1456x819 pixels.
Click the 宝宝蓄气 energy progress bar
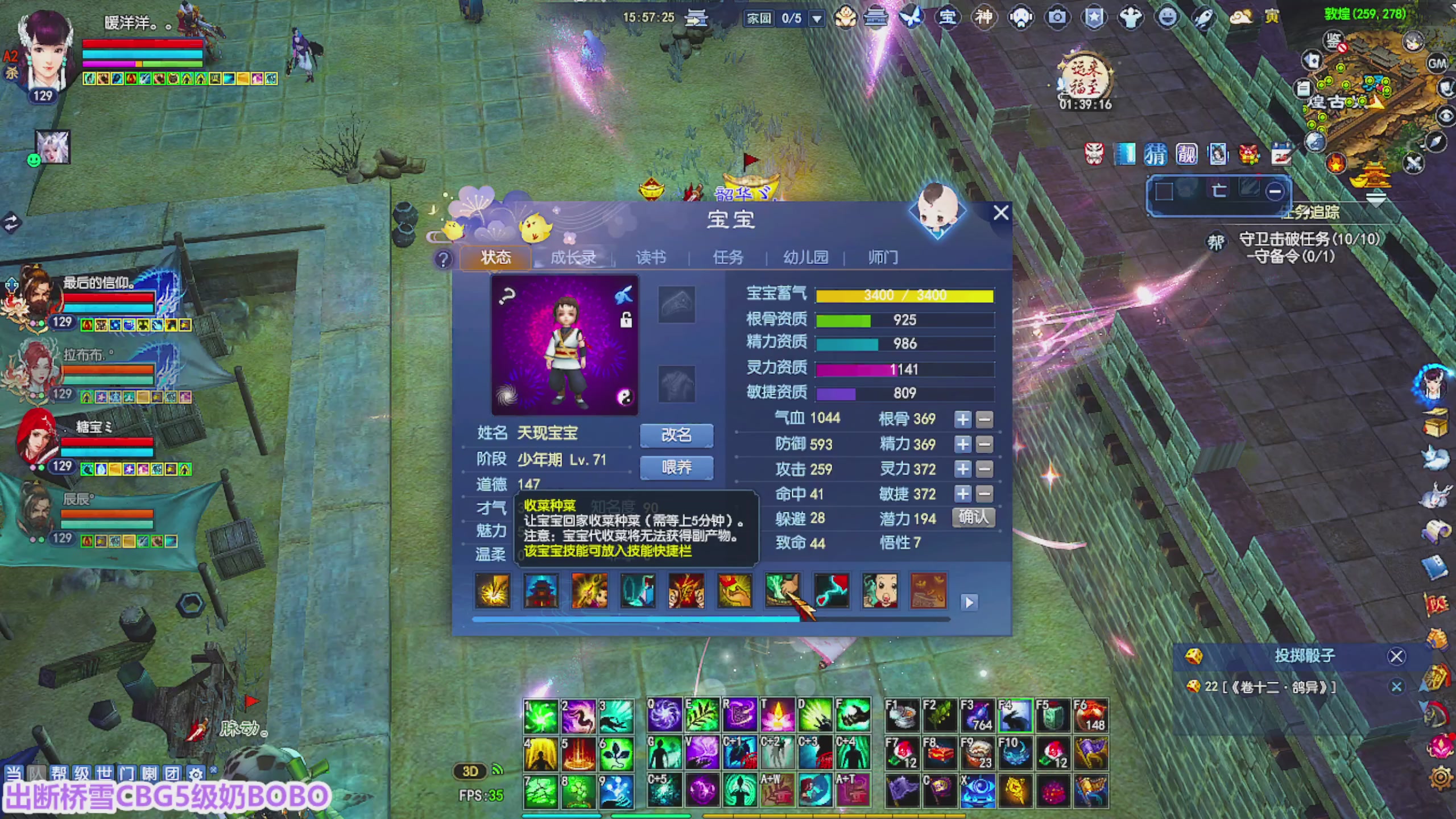[x=905, y=295]
